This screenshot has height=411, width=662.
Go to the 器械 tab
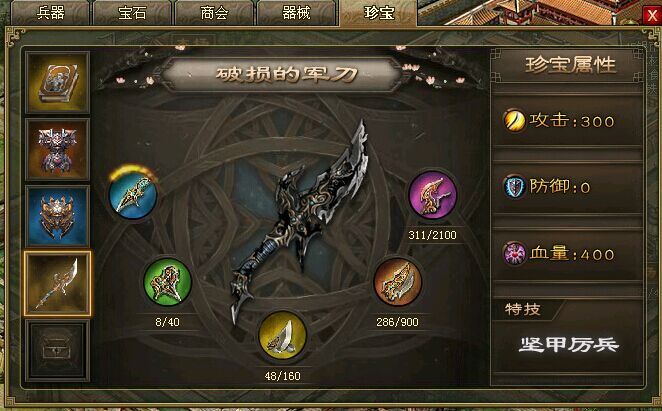click(294, 12)
